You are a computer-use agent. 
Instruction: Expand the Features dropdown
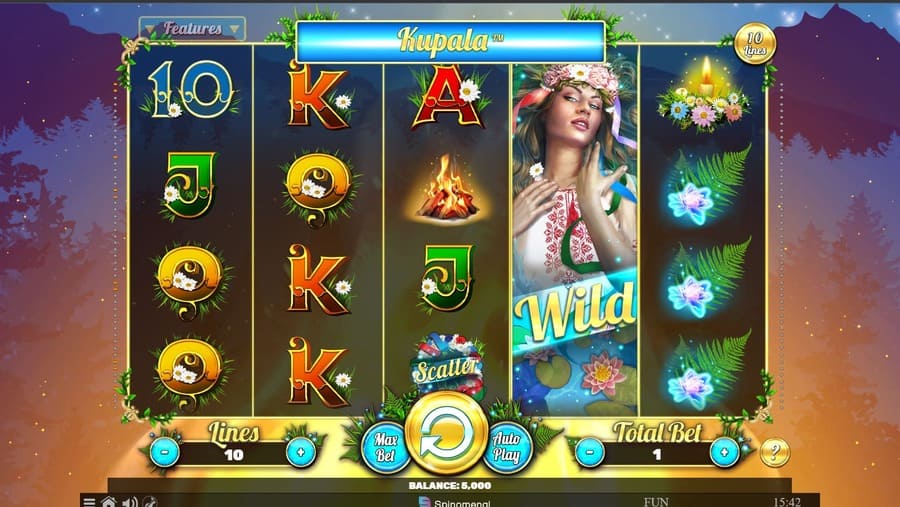[x=192, y=29]
